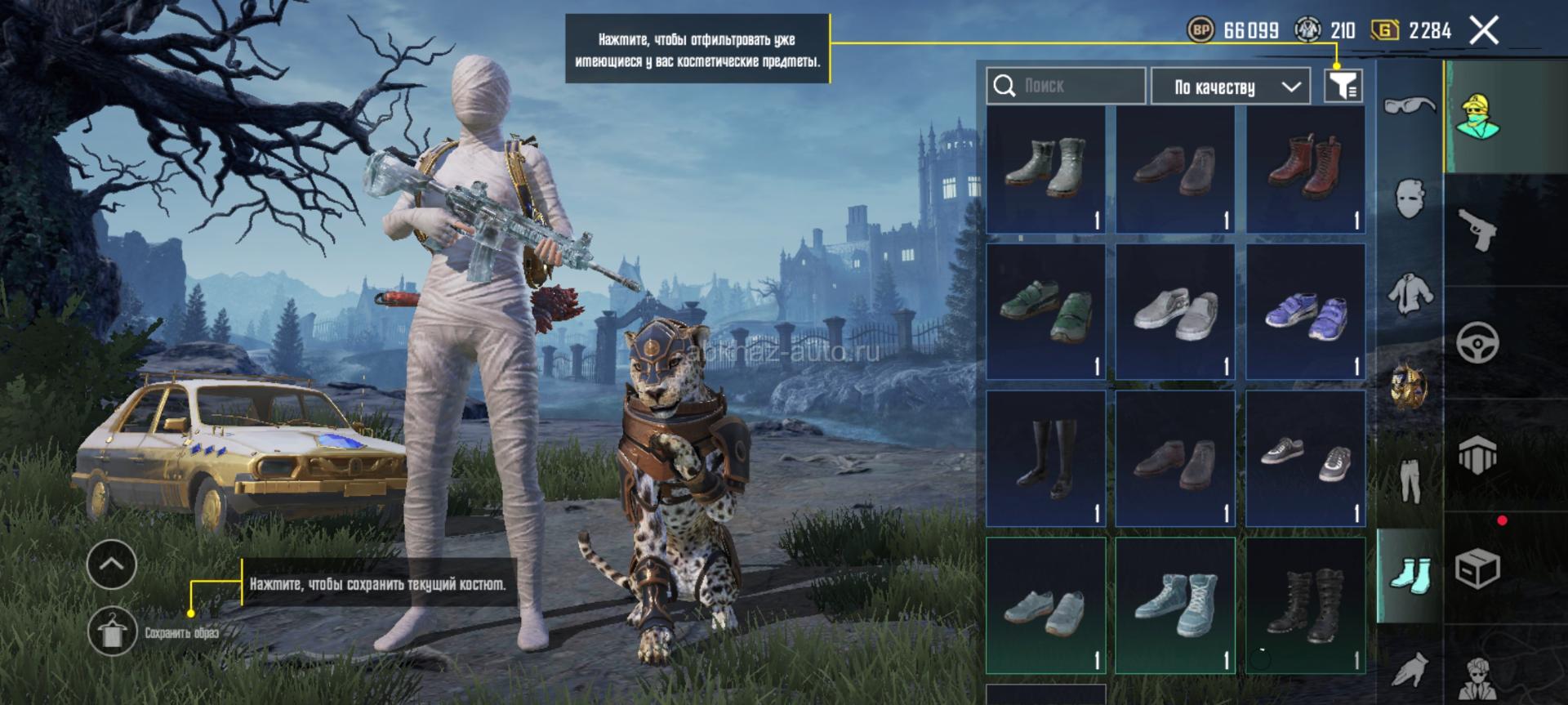Choose the green strap sneakers

pos(1045,312)
